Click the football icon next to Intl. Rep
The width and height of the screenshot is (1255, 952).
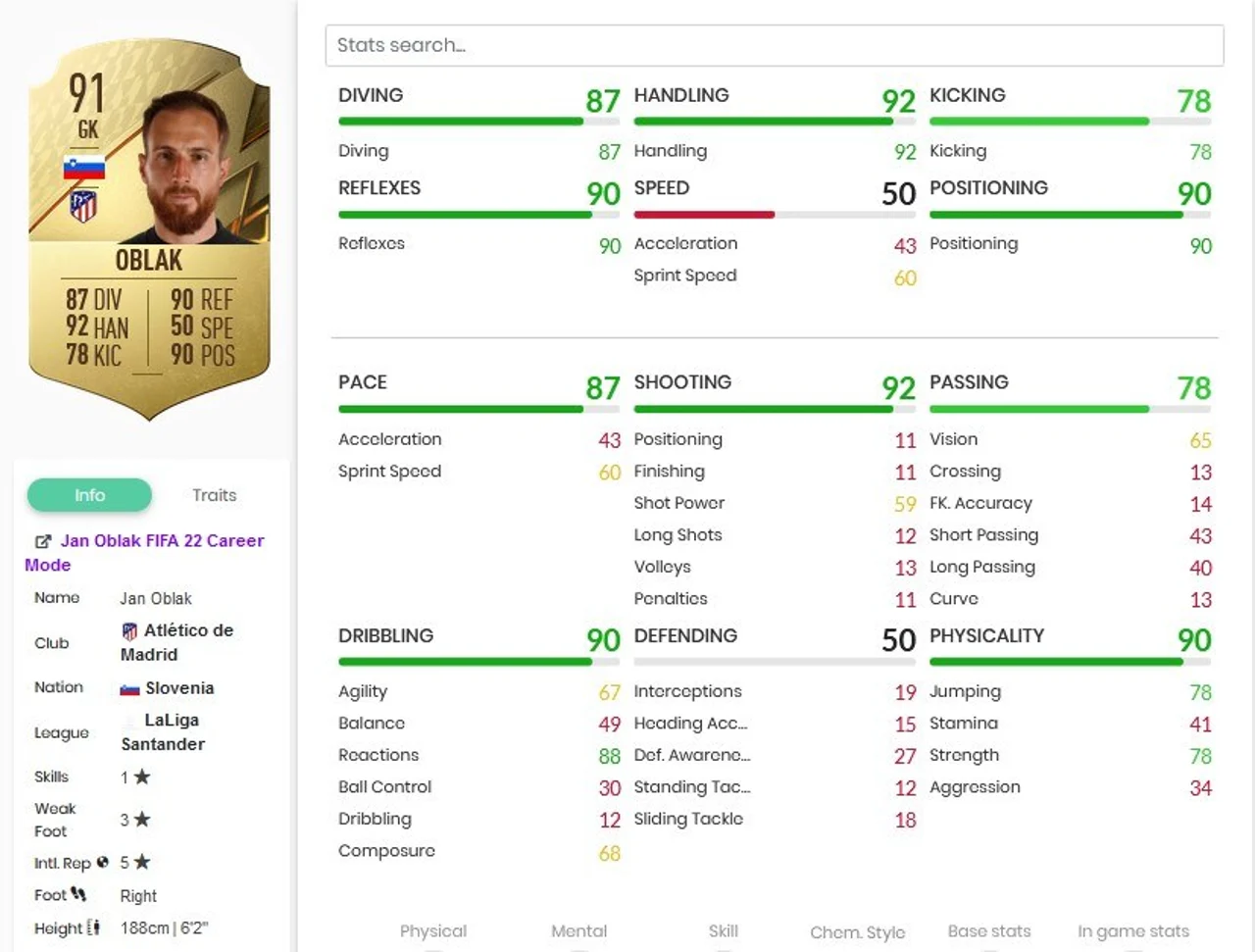(102, 863)
